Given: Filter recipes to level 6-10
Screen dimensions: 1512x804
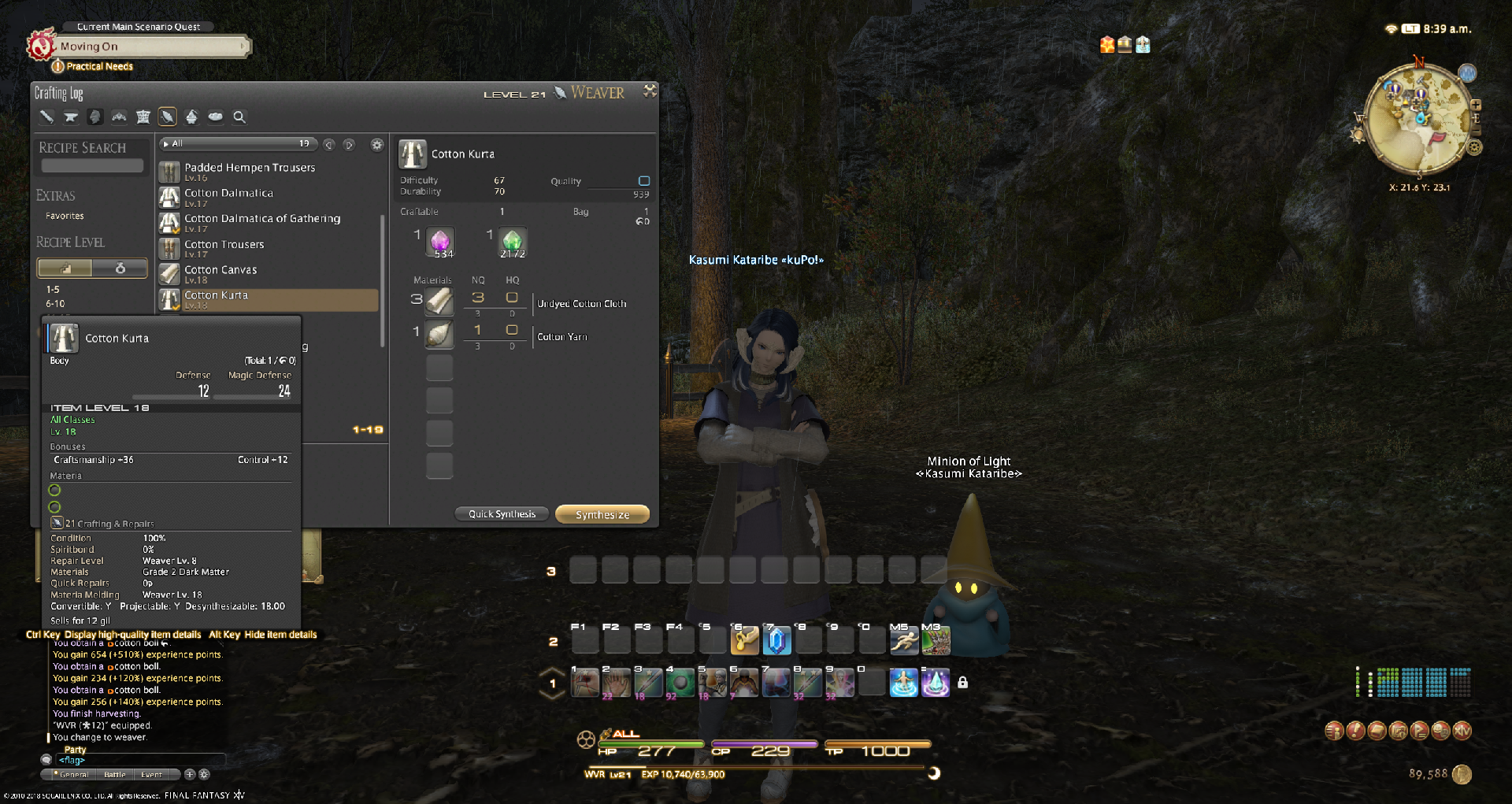Looking at the screenshot, I should coord(55,304).
